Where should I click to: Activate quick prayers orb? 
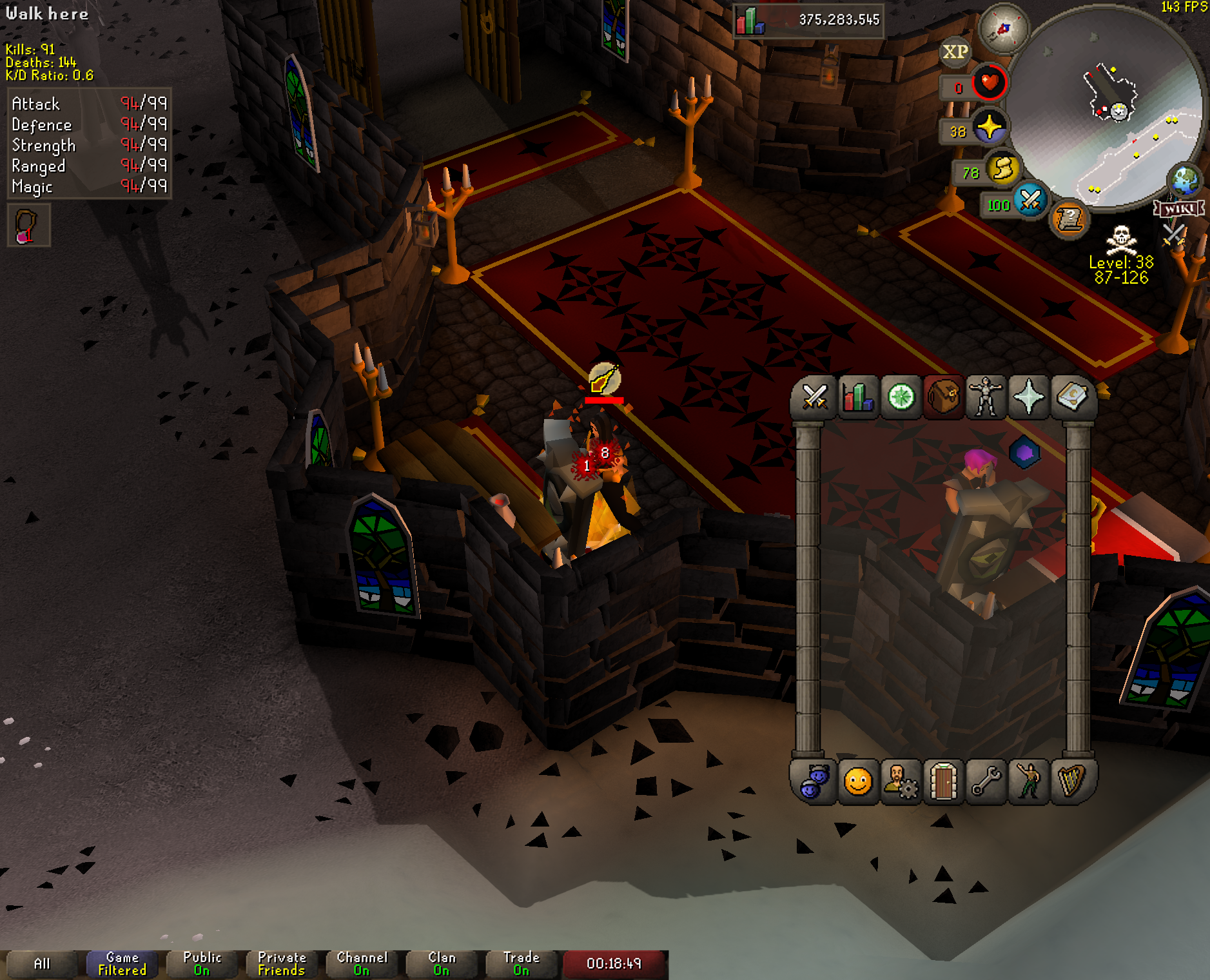990,127
